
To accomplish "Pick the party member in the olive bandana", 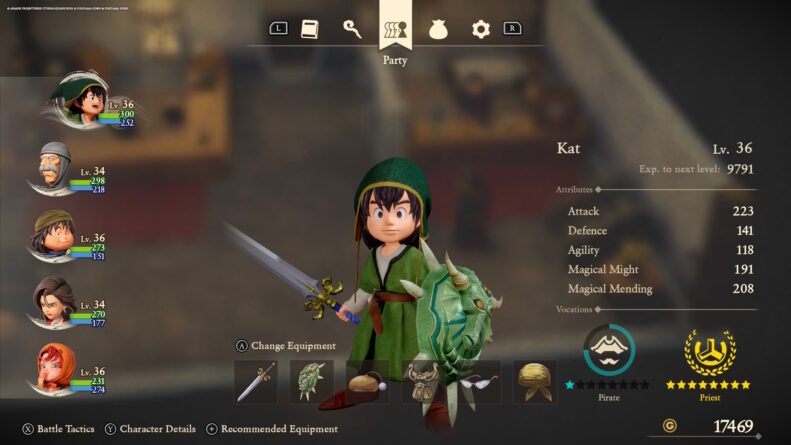I will [56, 233].
